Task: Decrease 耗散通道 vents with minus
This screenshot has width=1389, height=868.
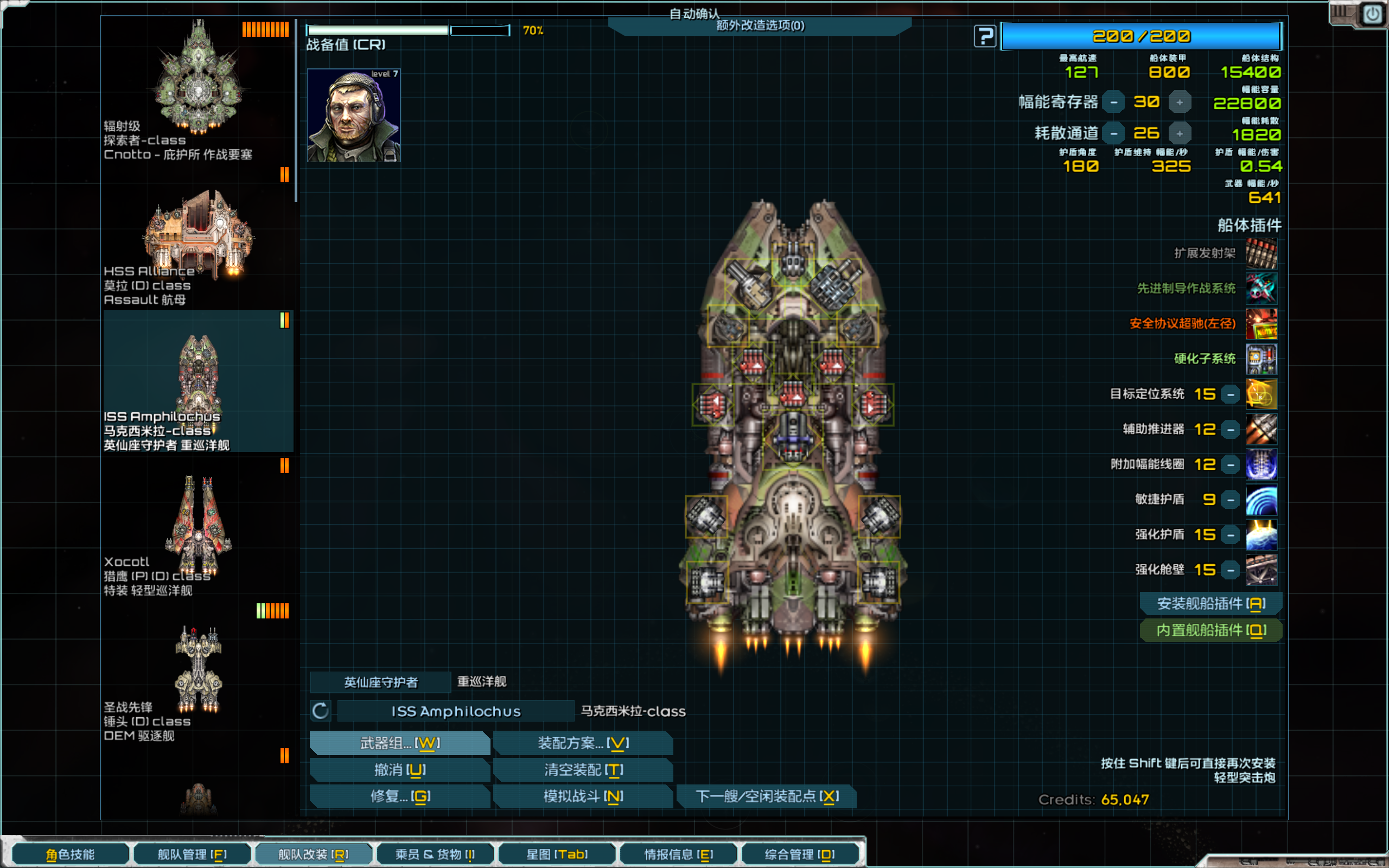Action: coord(1113,134)
